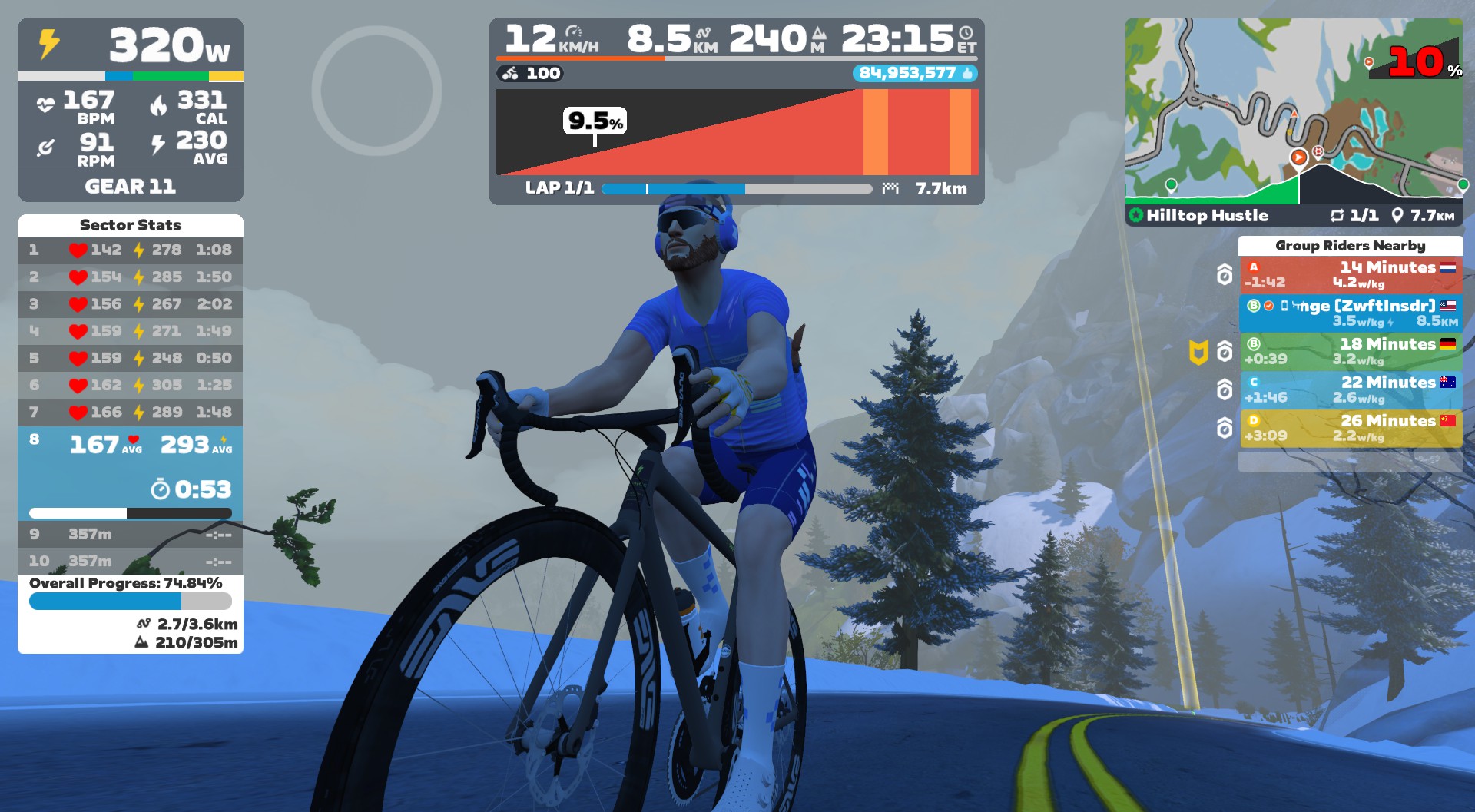Pick the 26 Minutes group rider row
The image size is (1475, 812).
[1350, 428]
